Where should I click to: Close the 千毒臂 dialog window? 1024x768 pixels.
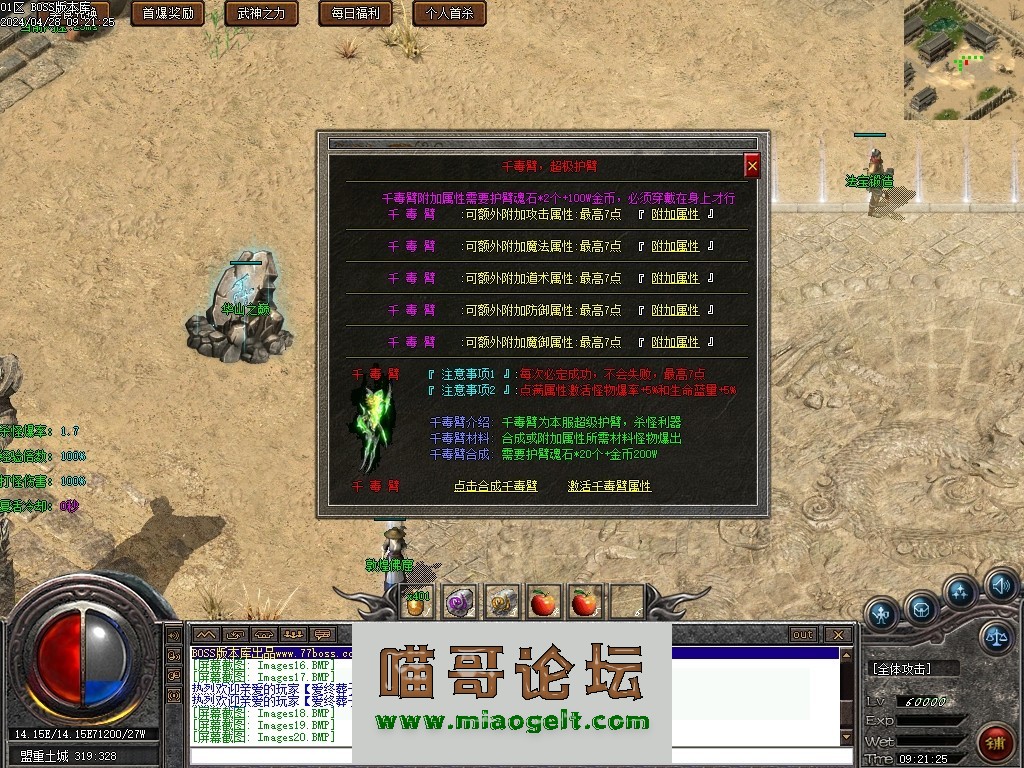(752, 166)
